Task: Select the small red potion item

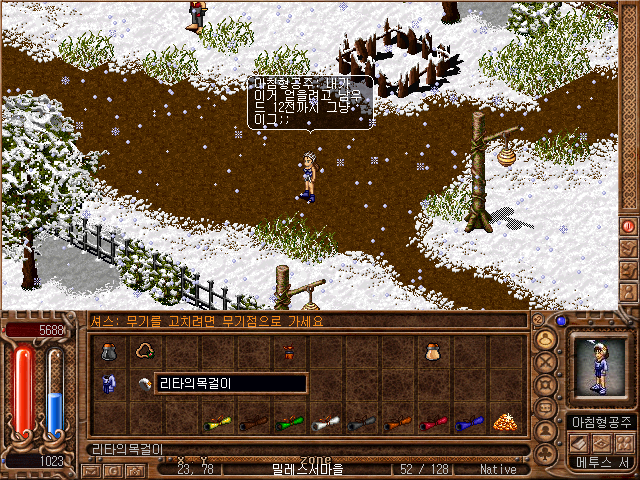Action: click(x=289, y=351)
